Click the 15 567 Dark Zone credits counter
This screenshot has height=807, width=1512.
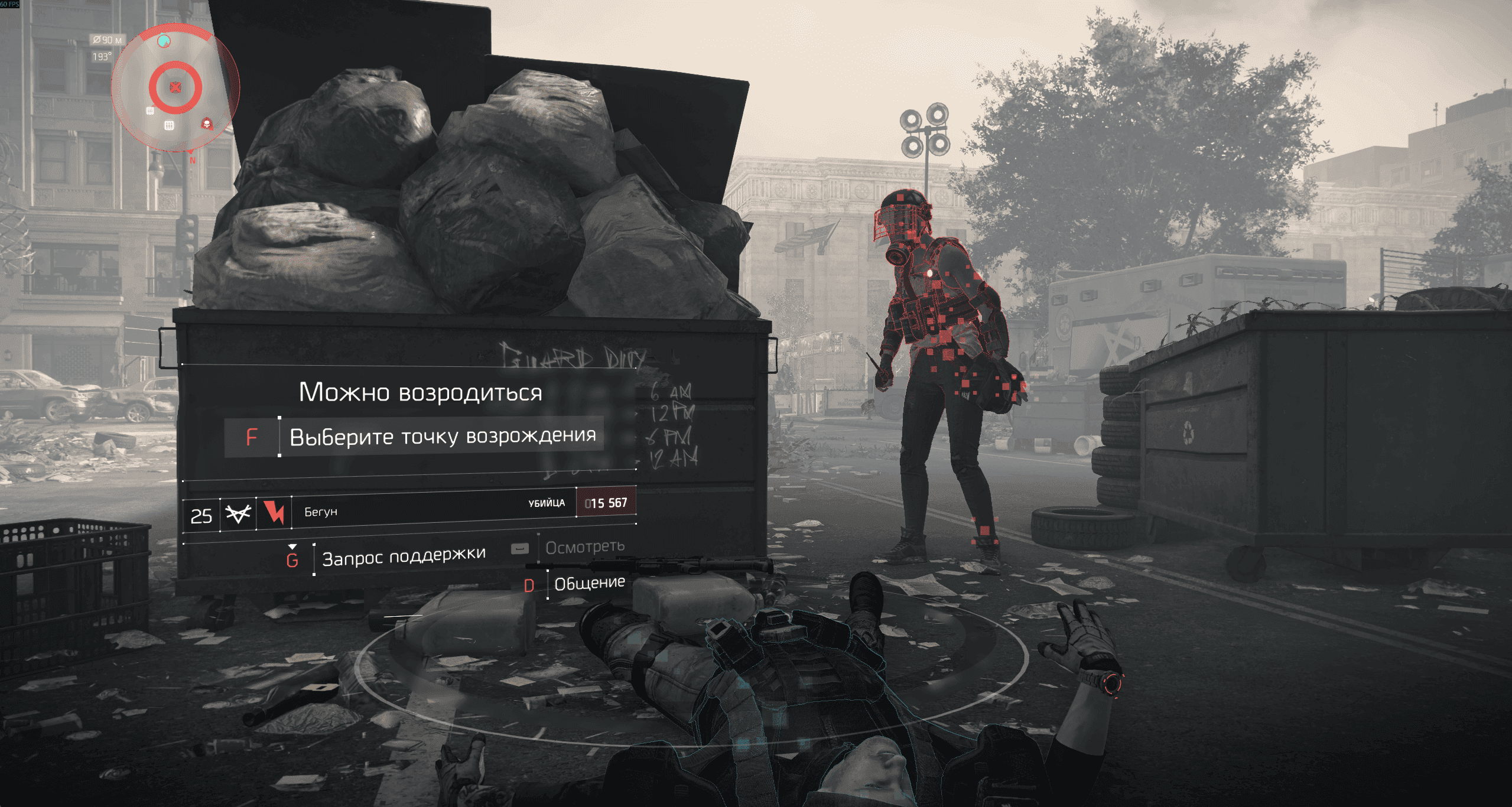(x=607, y=503)
